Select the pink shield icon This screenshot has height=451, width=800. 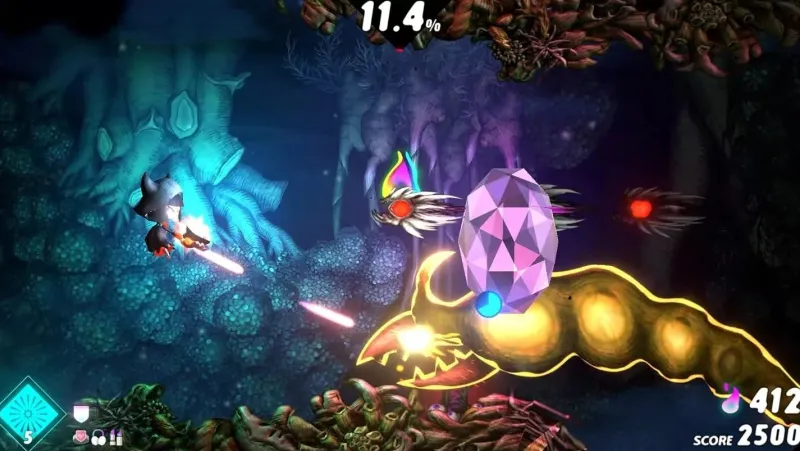point(81,412)
